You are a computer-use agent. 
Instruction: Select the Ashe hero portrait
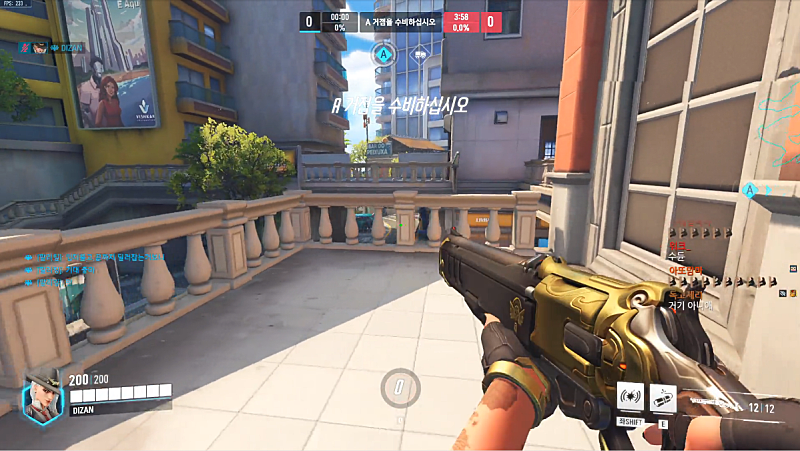pos(42,391)
